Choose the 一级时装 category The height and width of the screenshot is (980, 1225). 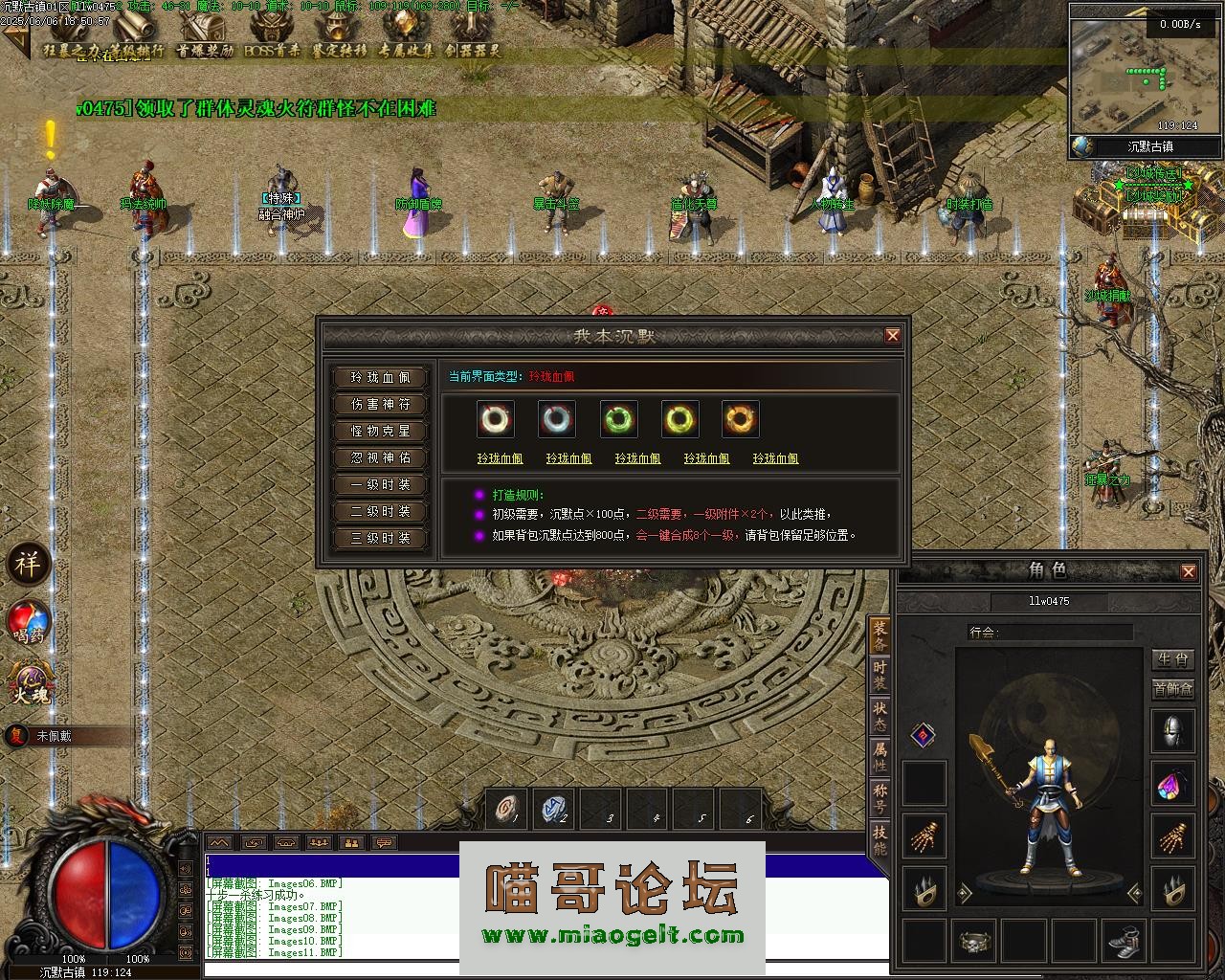coord(381,485)
